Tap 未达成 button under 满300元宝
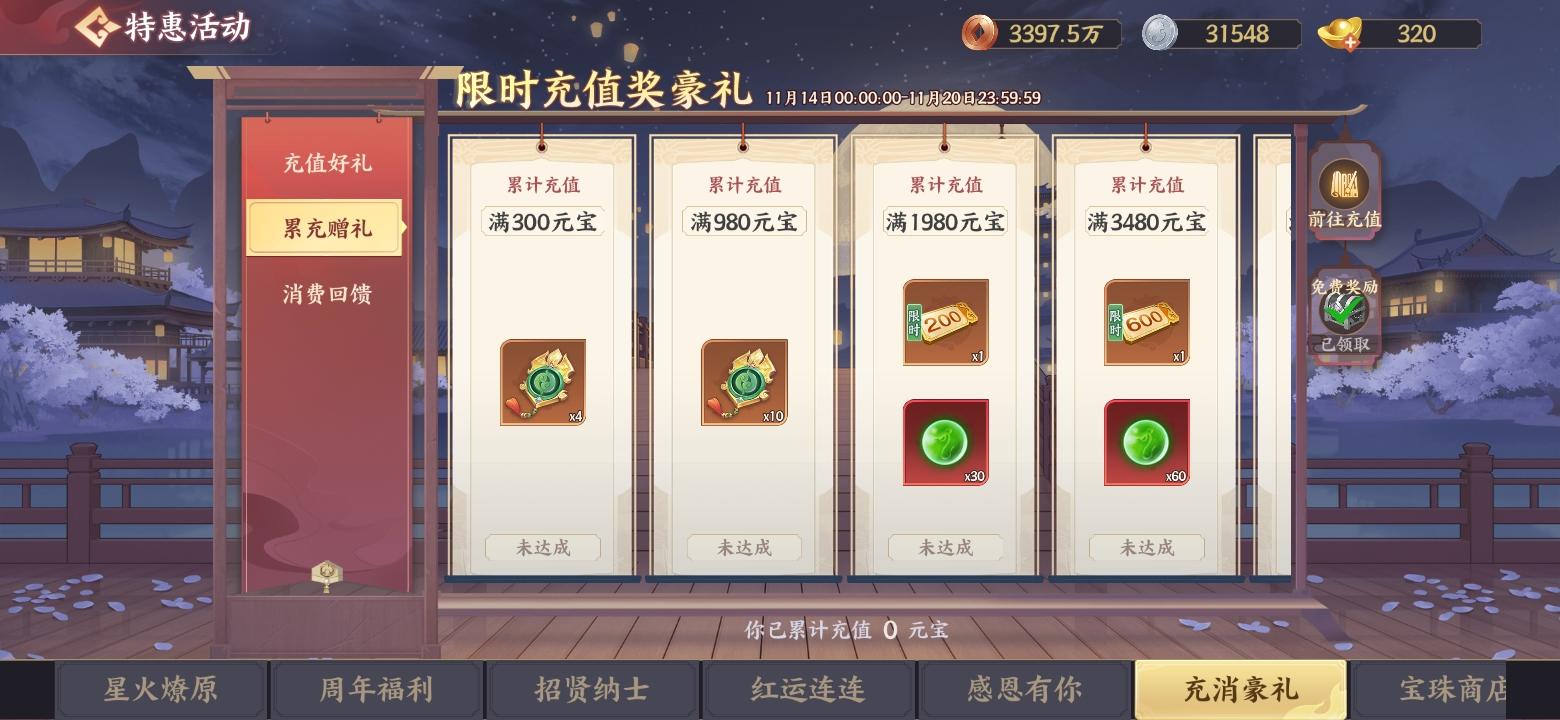 click(543, 548)
